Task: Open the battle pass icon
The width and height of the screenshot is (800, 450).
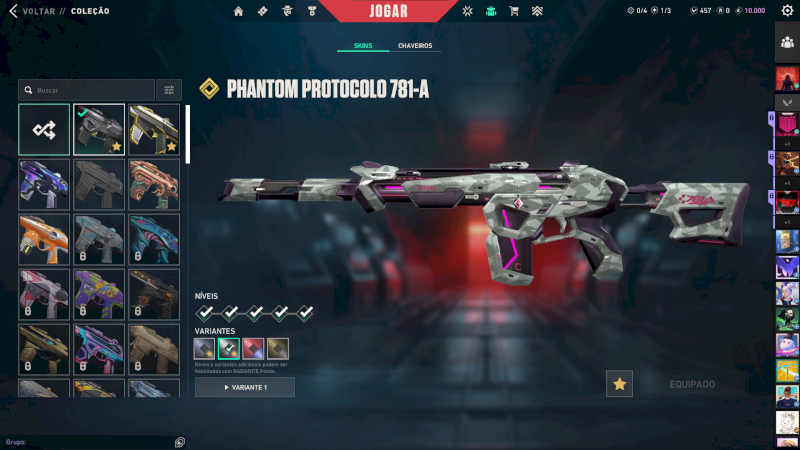Action: coord(262,11)
